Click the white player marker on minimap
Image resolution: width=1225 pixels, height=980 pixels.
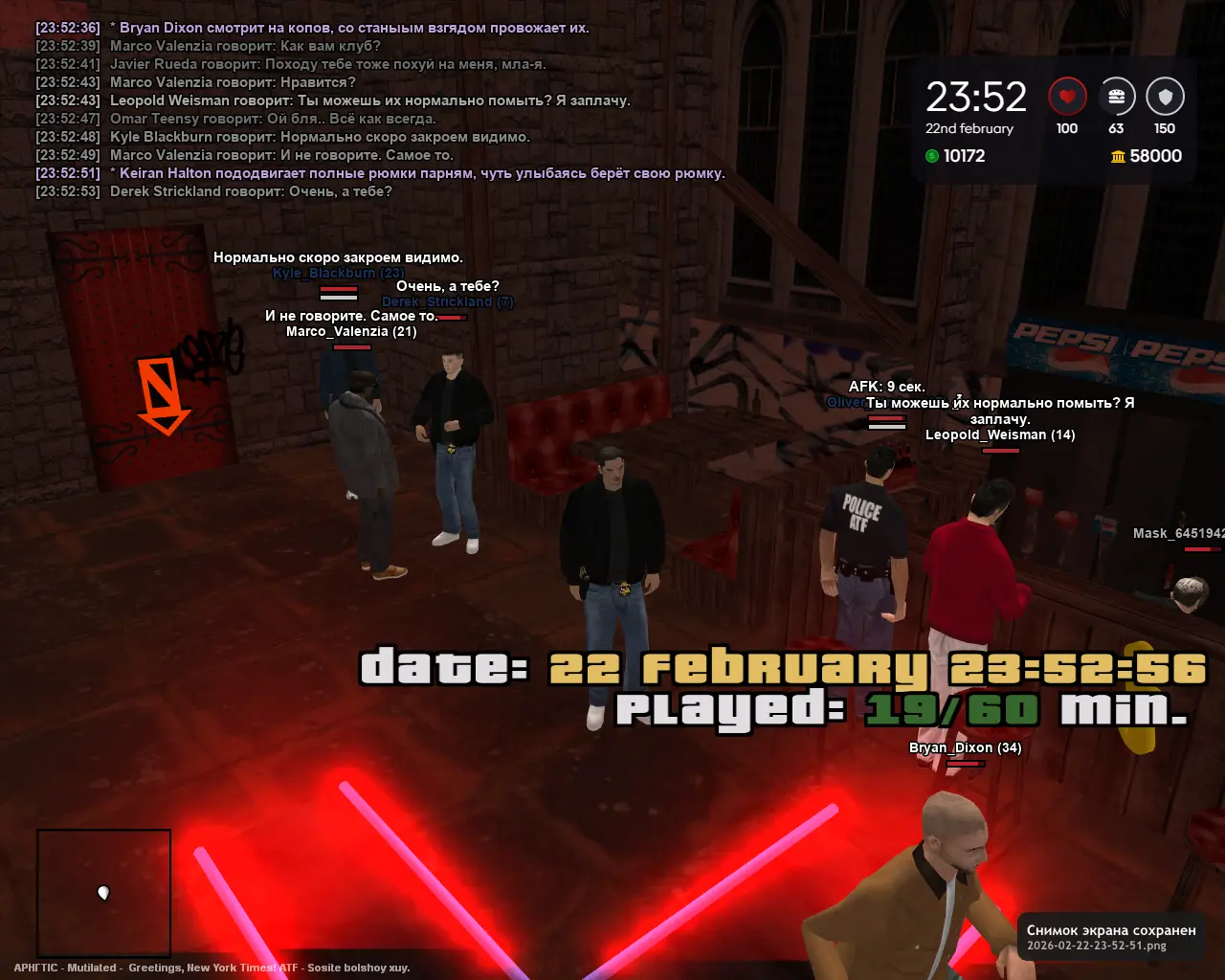point(103,893)
